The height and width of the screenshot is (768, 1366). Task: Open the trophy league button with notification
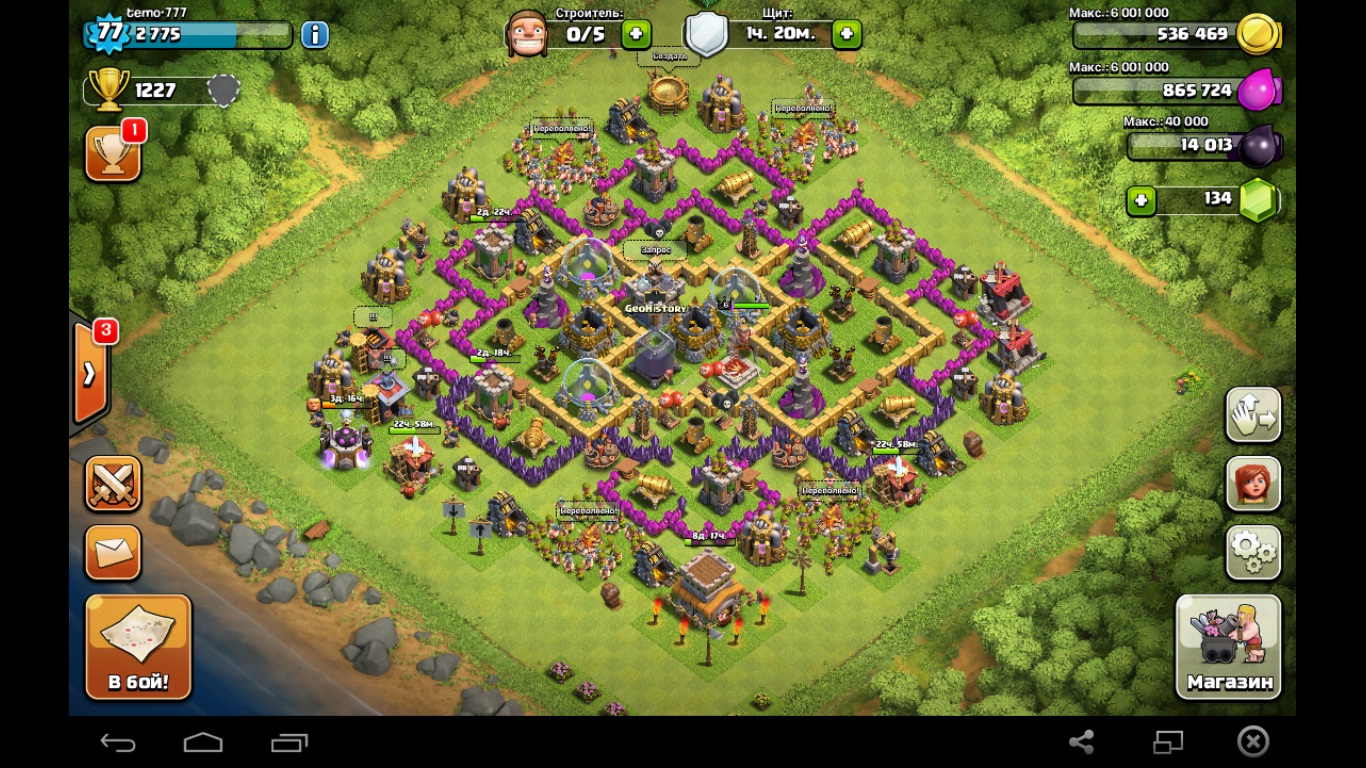pos(112,154)
